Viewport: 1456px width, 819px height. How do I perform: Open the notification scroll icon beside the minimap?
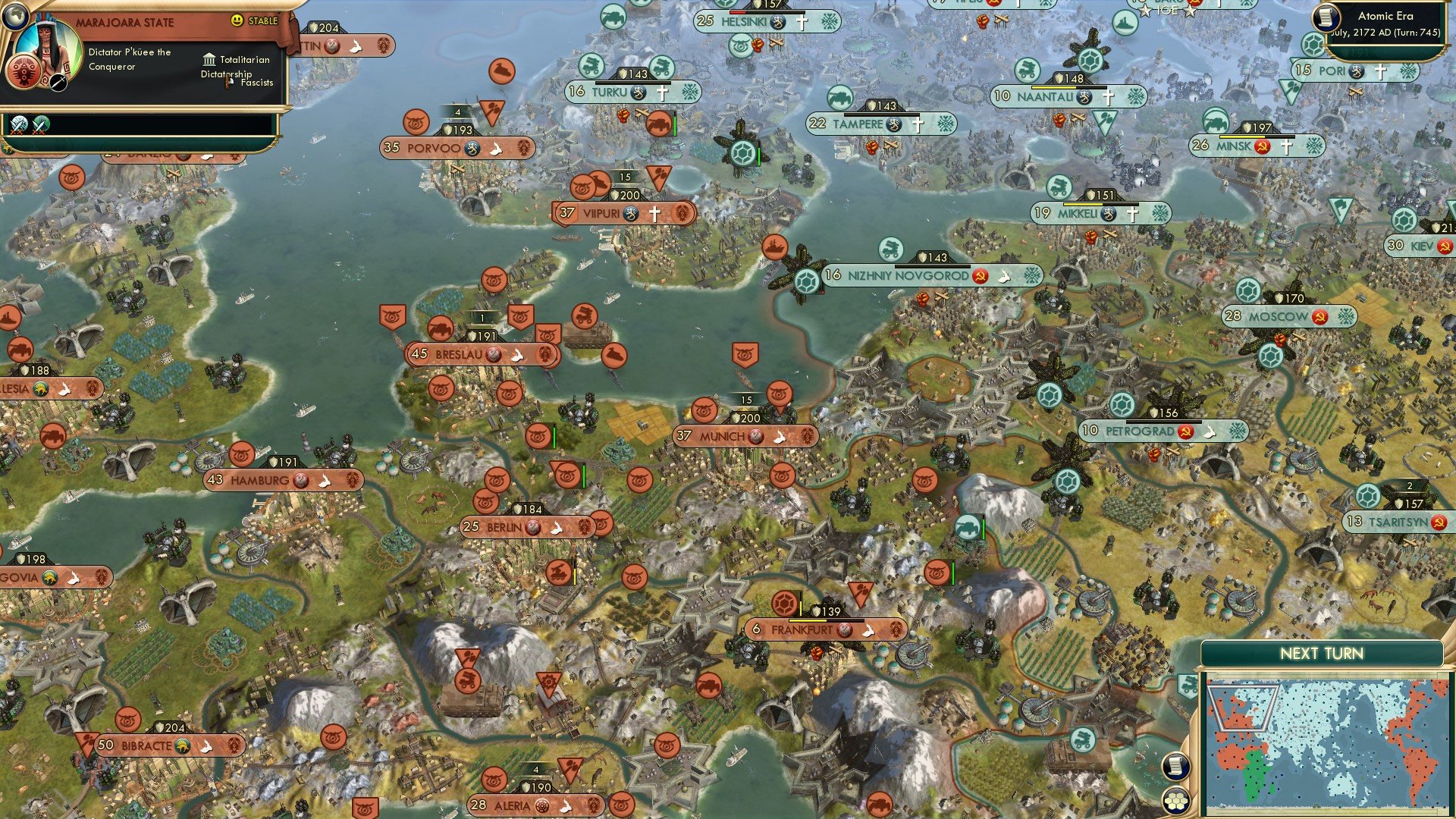coord(1175,766)
